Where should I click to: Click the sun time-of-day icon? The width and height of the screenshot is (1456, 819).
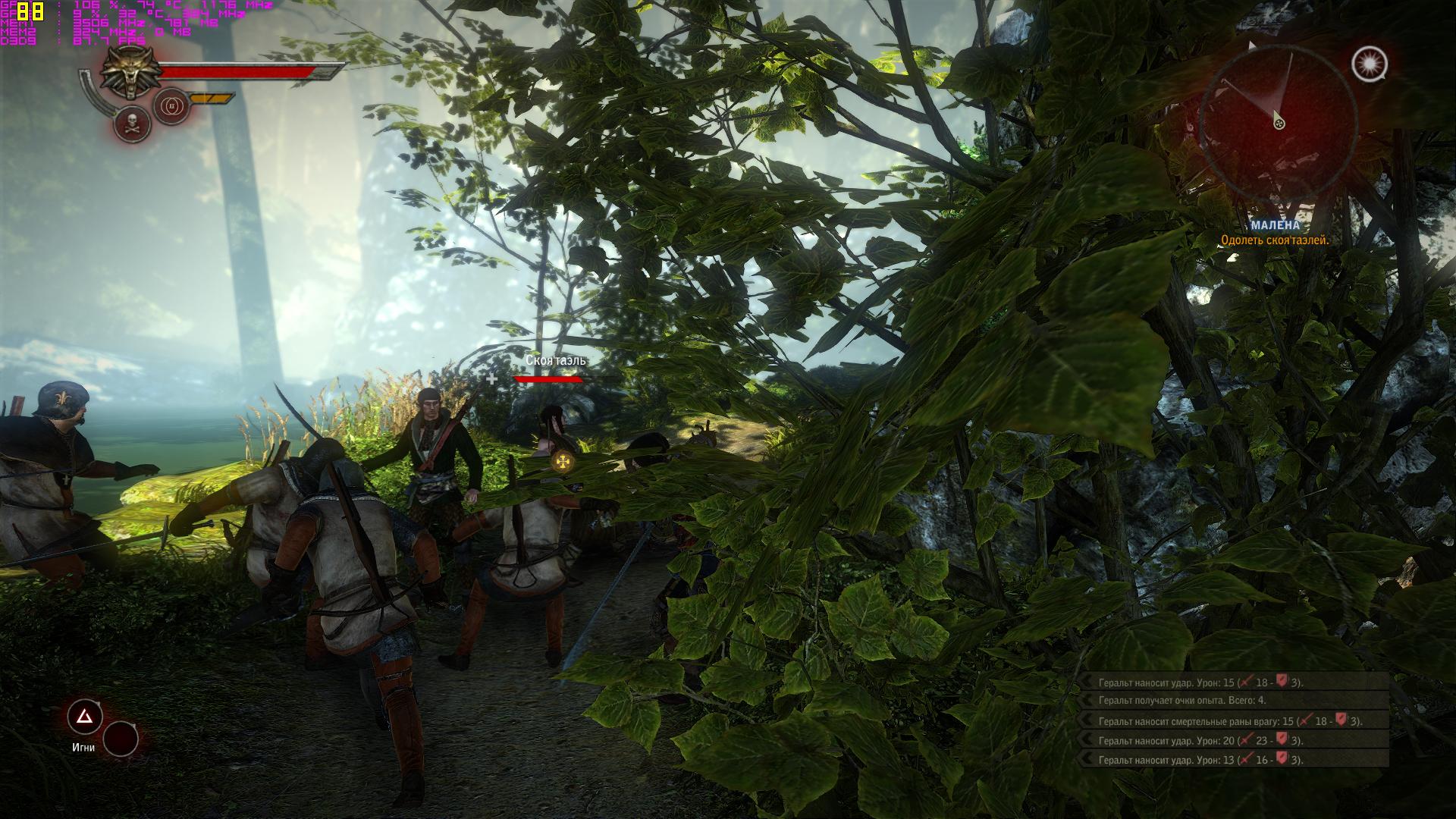pos(1369,64)
